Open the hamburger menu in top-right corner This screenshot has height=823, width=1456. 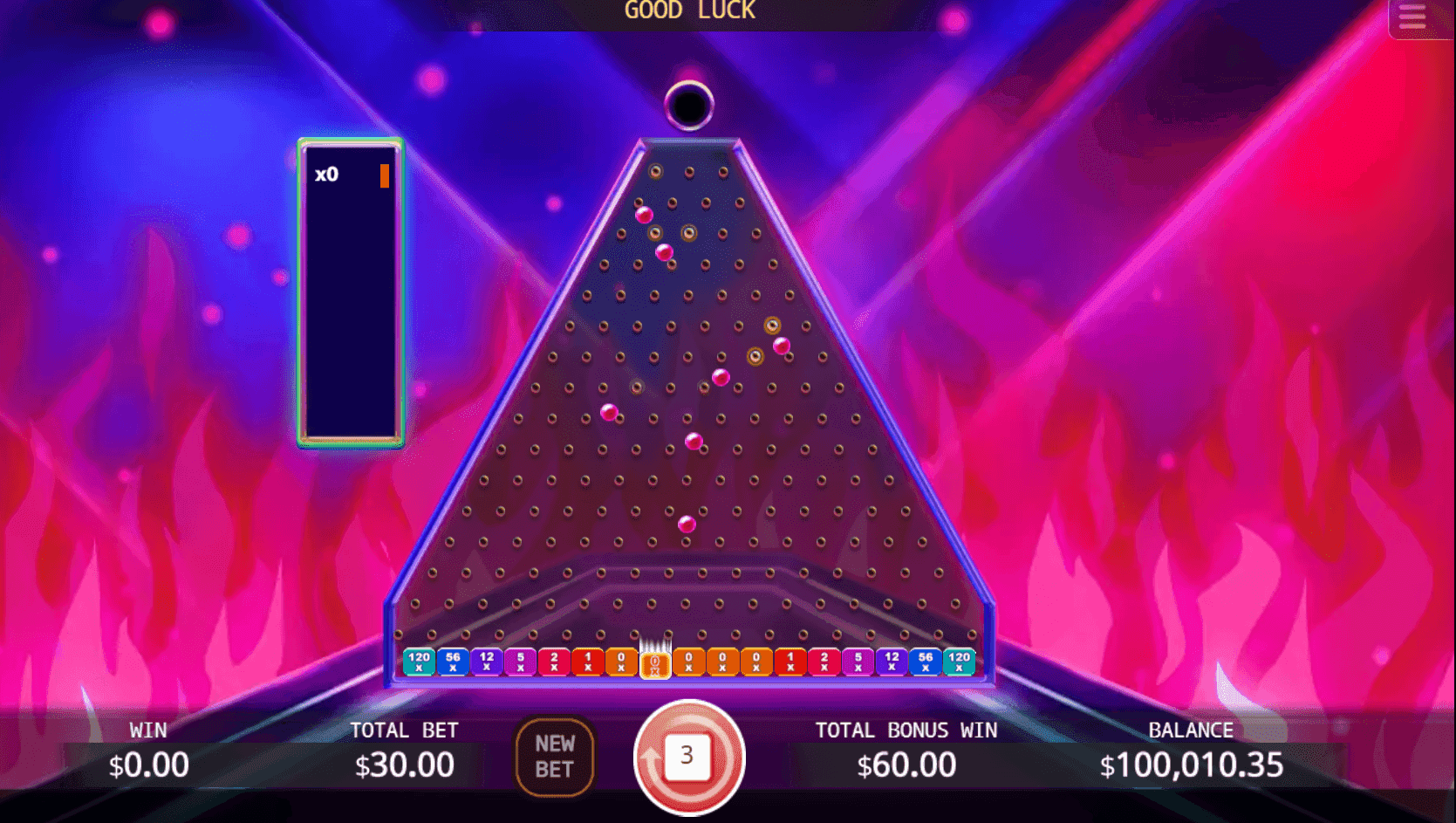(1411, 17)
